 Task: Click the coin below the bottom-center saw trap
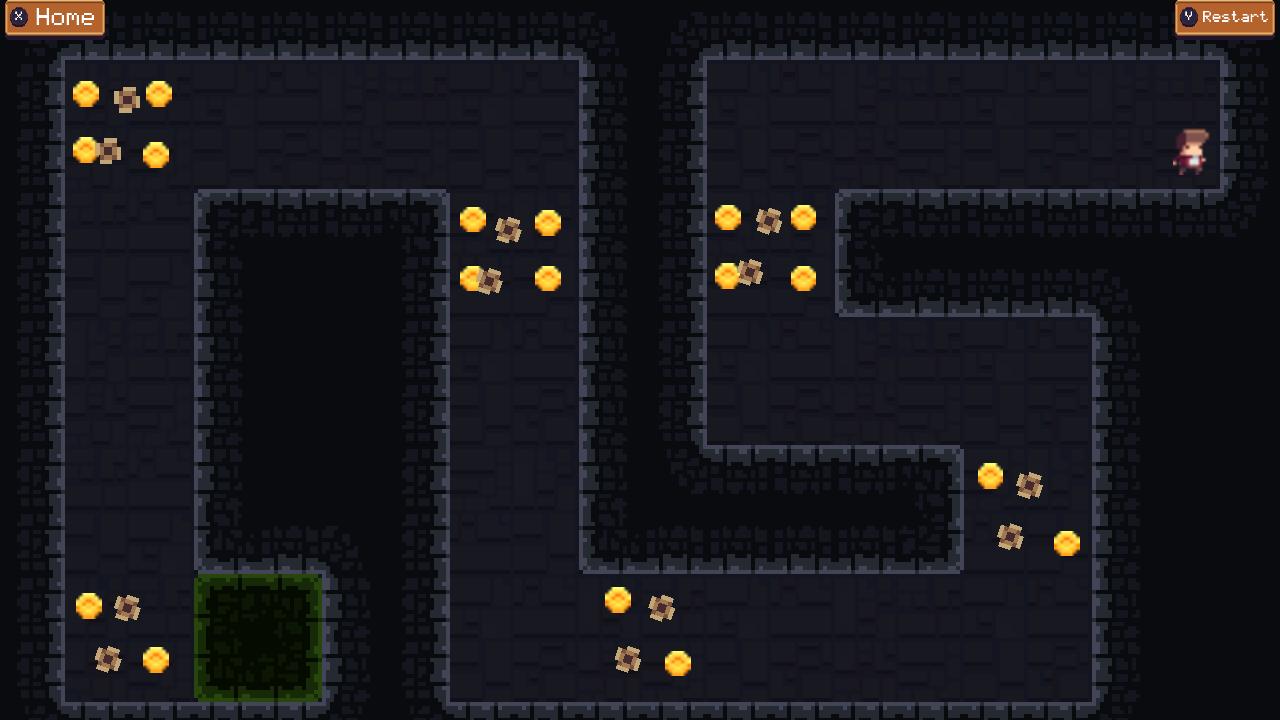click(x=678, y=662)
